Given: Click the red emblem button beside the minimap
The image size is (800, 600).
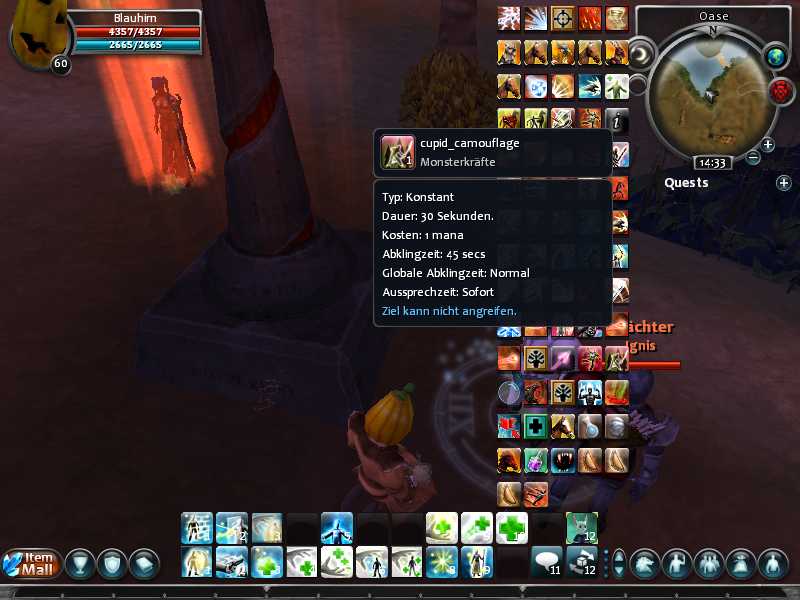Looking at the screenshot, I should [x=780, y=91].
